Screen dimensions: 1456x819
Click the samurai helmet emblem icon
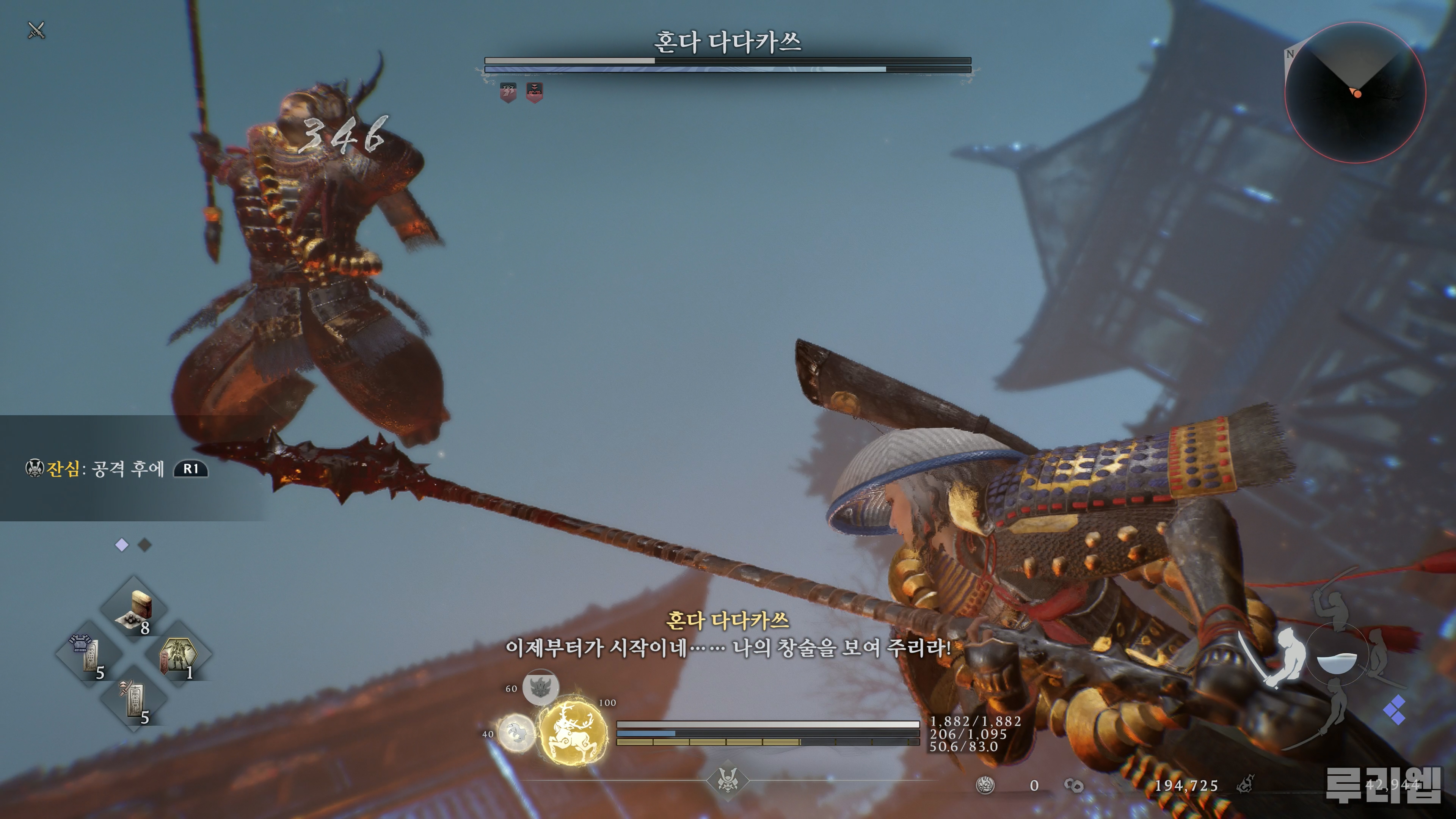click(x=728, y=781)
